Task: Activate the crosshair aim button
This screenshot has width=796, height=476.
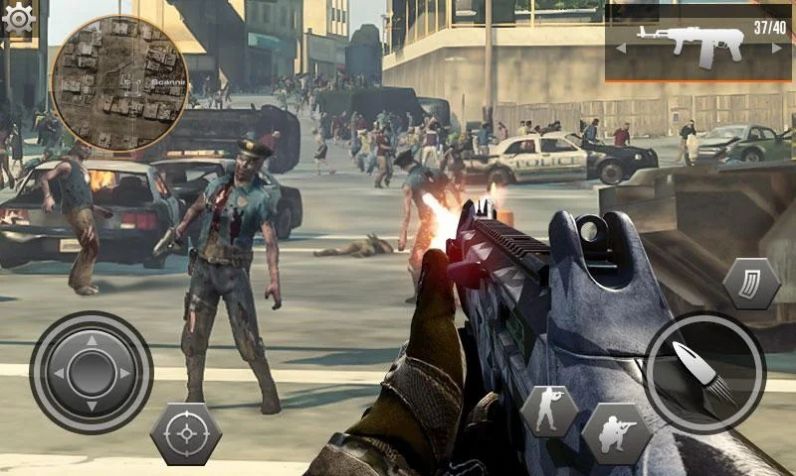Action: coord(185,433)
